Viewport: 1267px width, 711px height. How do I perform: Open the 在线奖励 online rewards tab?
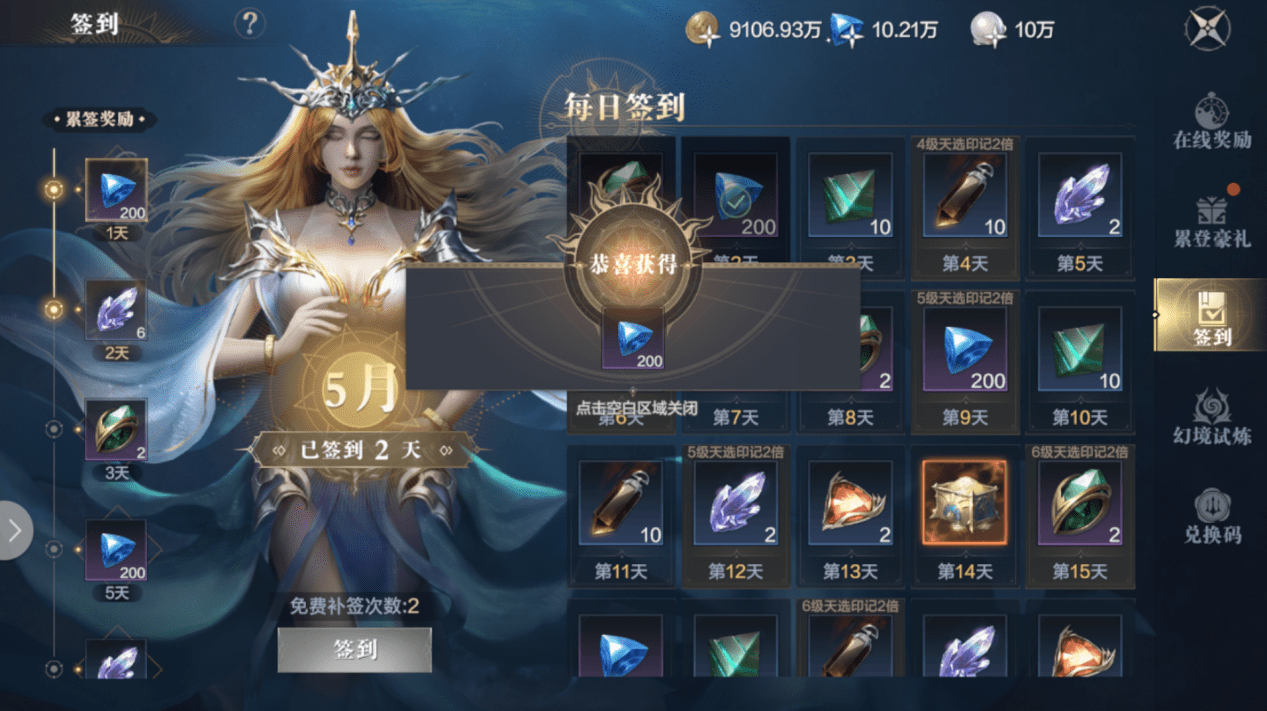[x=1211, y=121]
